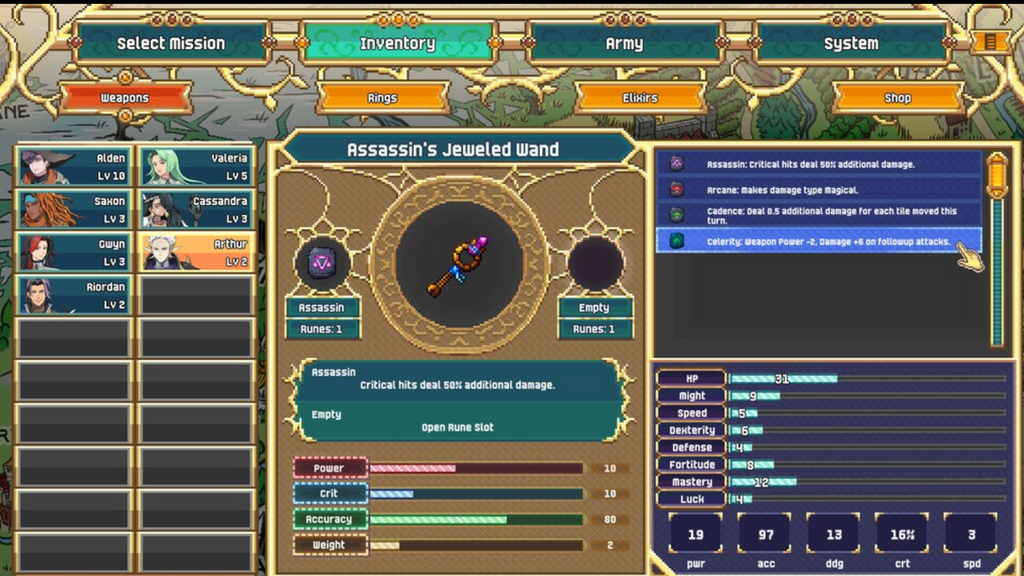This screenshot has height=576, width=1024.
Task: Open the System menu
Action: [851, 43]
